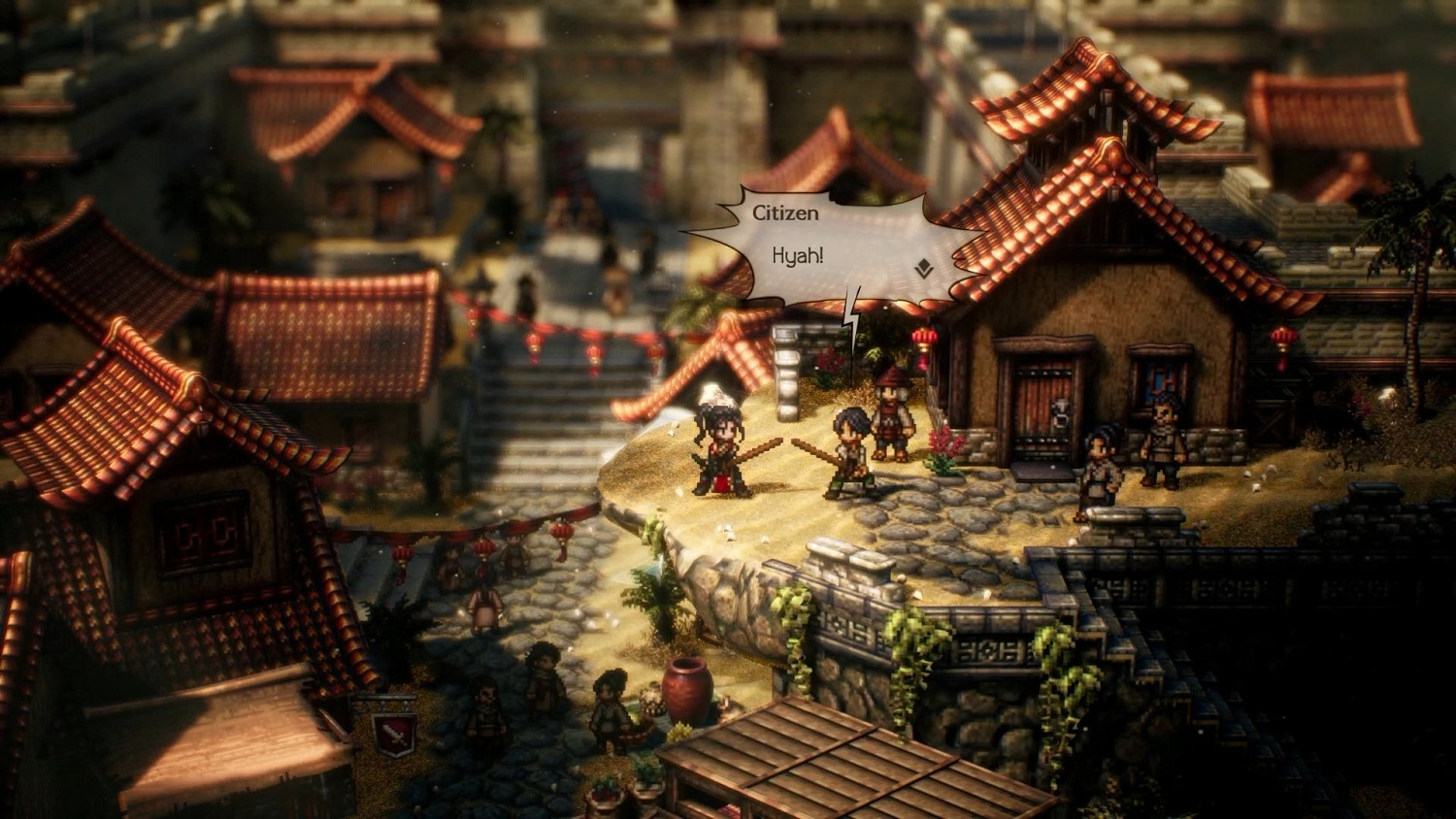Image resolution: width=1456 pixels, height=819 pixels.
Task: Select the Hyah! dialogue text
Action: point(796,258)
